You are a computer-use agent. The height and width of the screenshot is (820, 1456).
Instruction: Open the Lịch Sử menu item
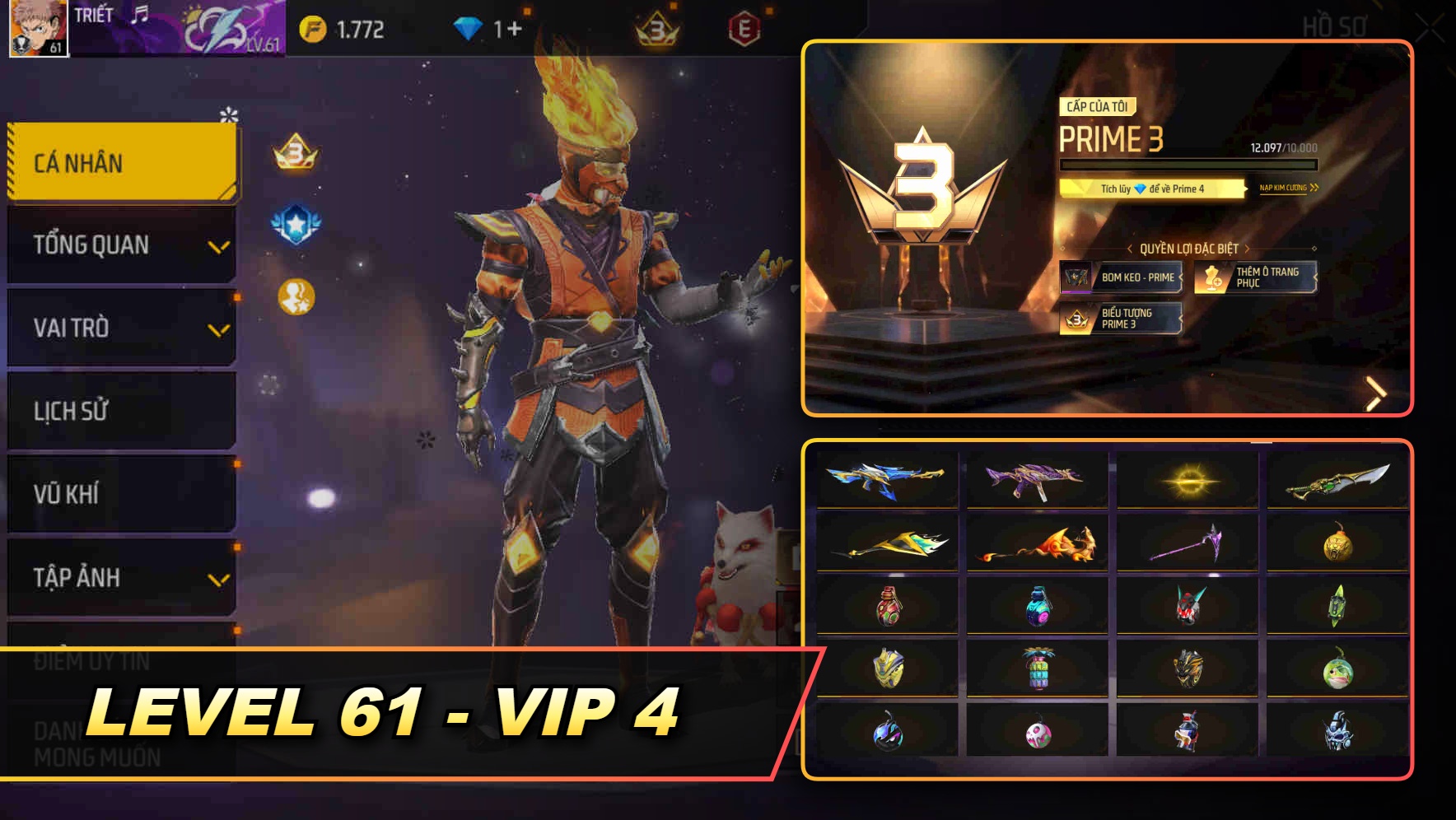pyautogui.click(x=121, y=412)
